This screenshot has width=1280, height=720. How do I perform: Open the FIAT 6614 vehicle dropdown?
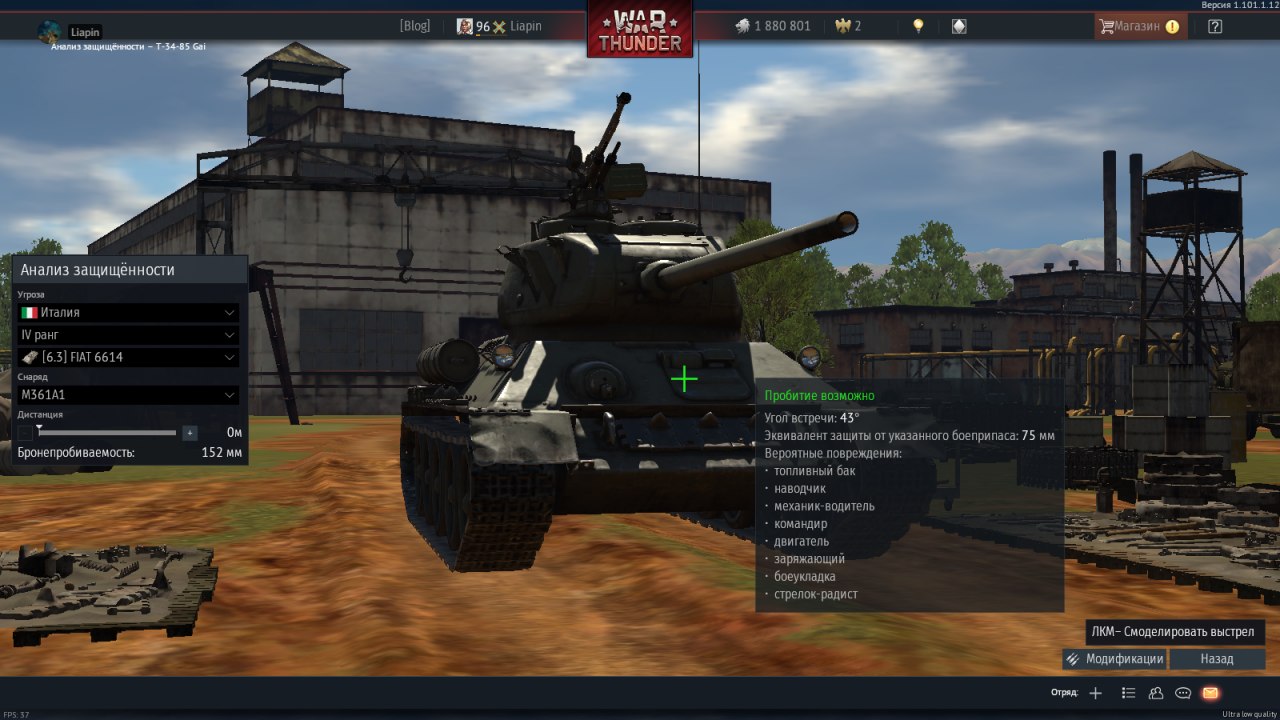(128, 357)
